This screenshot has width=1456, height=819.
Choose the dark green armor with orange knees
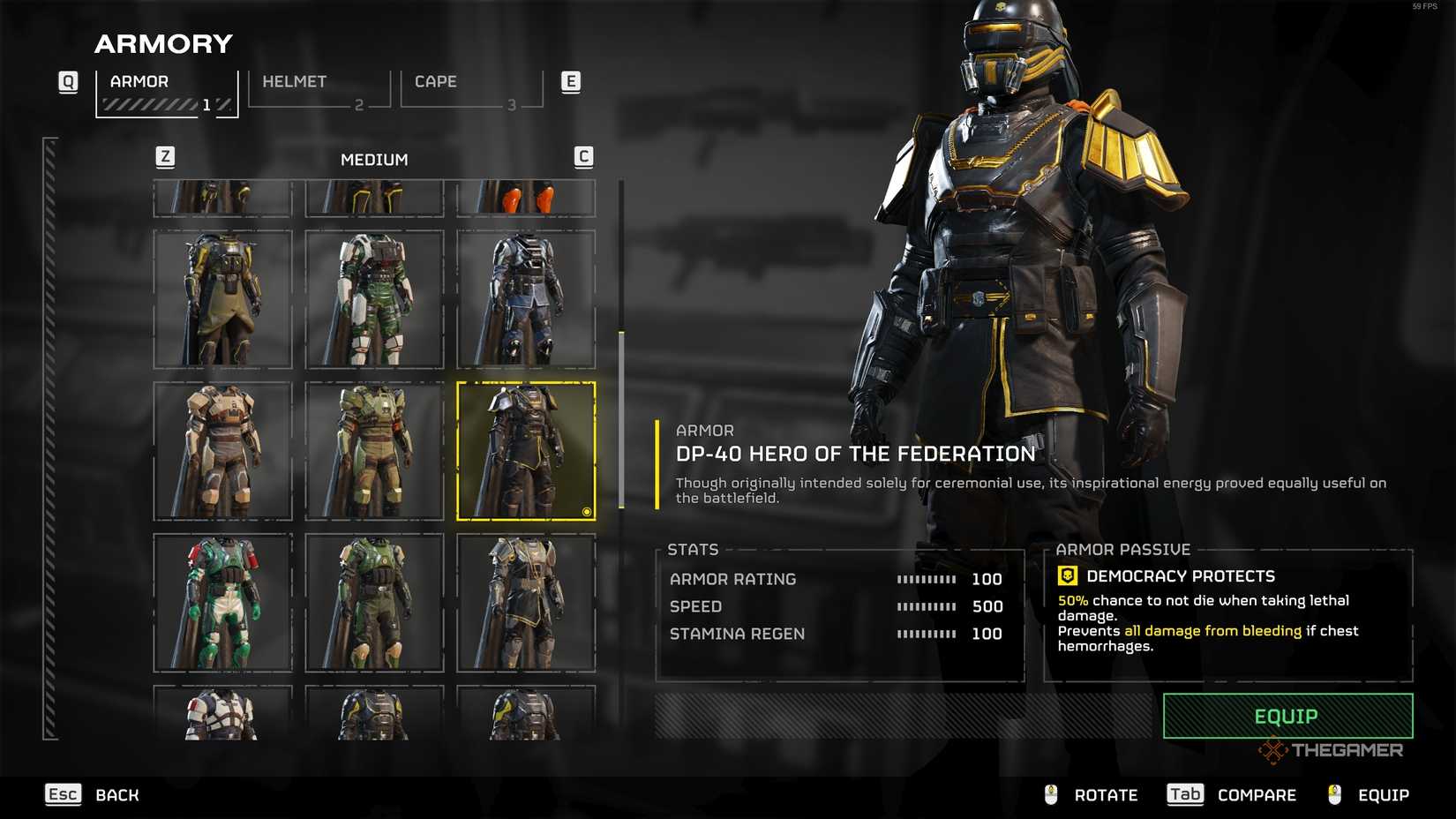coord(374,603)
